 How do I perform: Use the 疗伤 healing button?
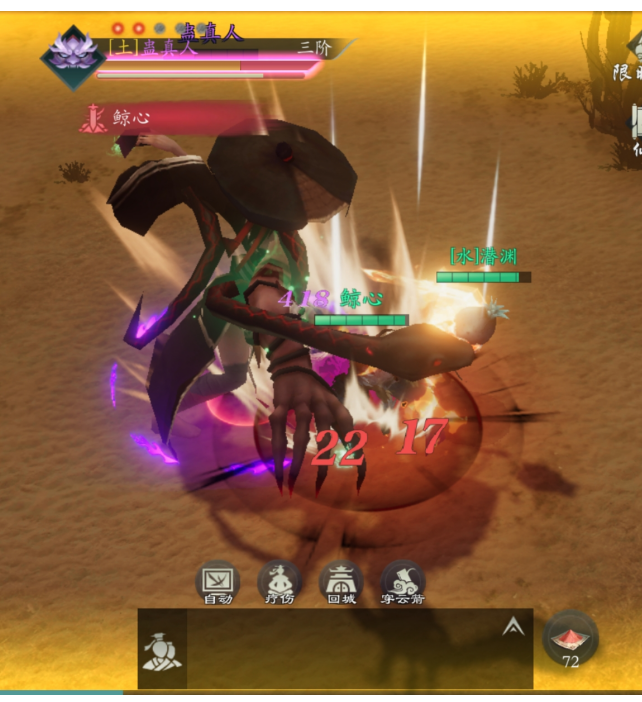(x=279, y=581)
